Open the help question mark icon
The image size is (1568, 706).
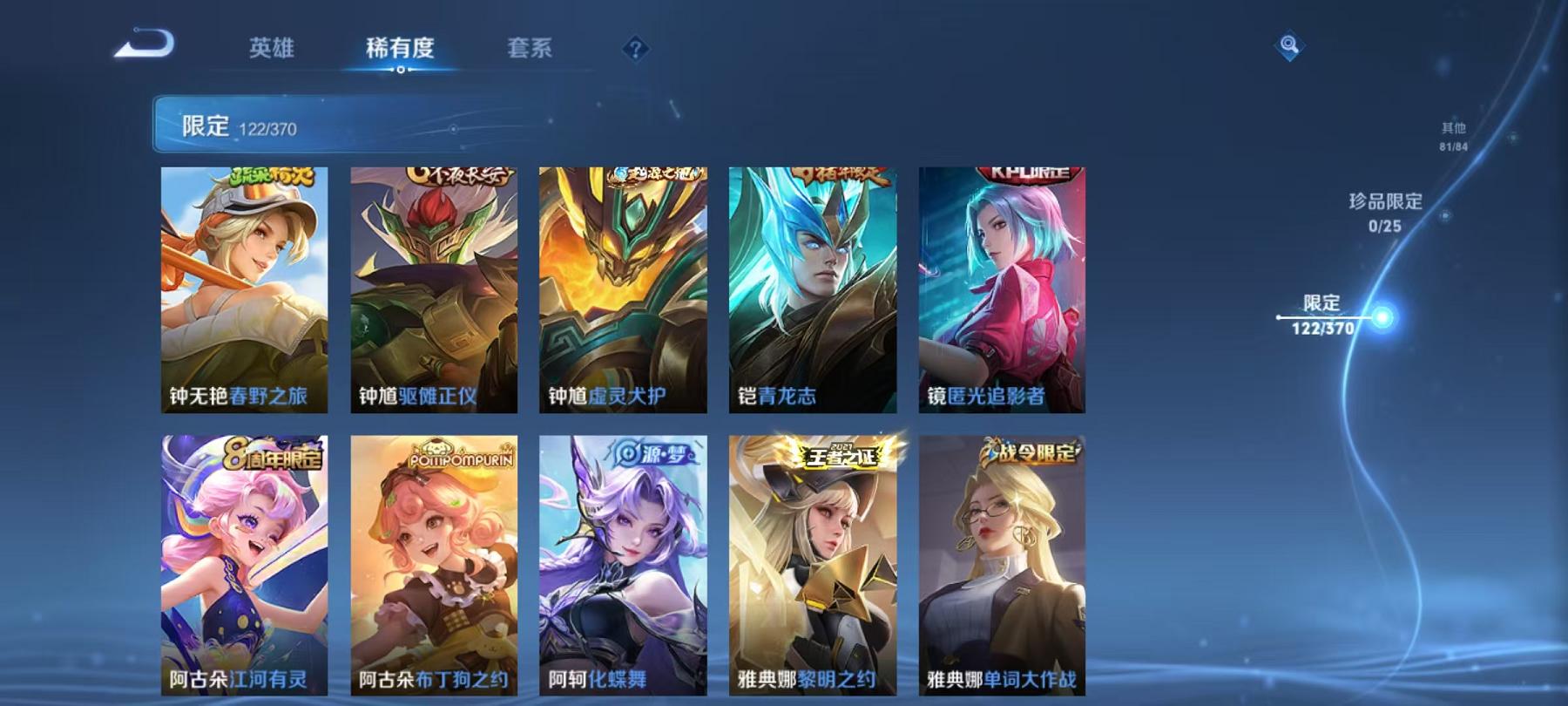coord(638,50)
